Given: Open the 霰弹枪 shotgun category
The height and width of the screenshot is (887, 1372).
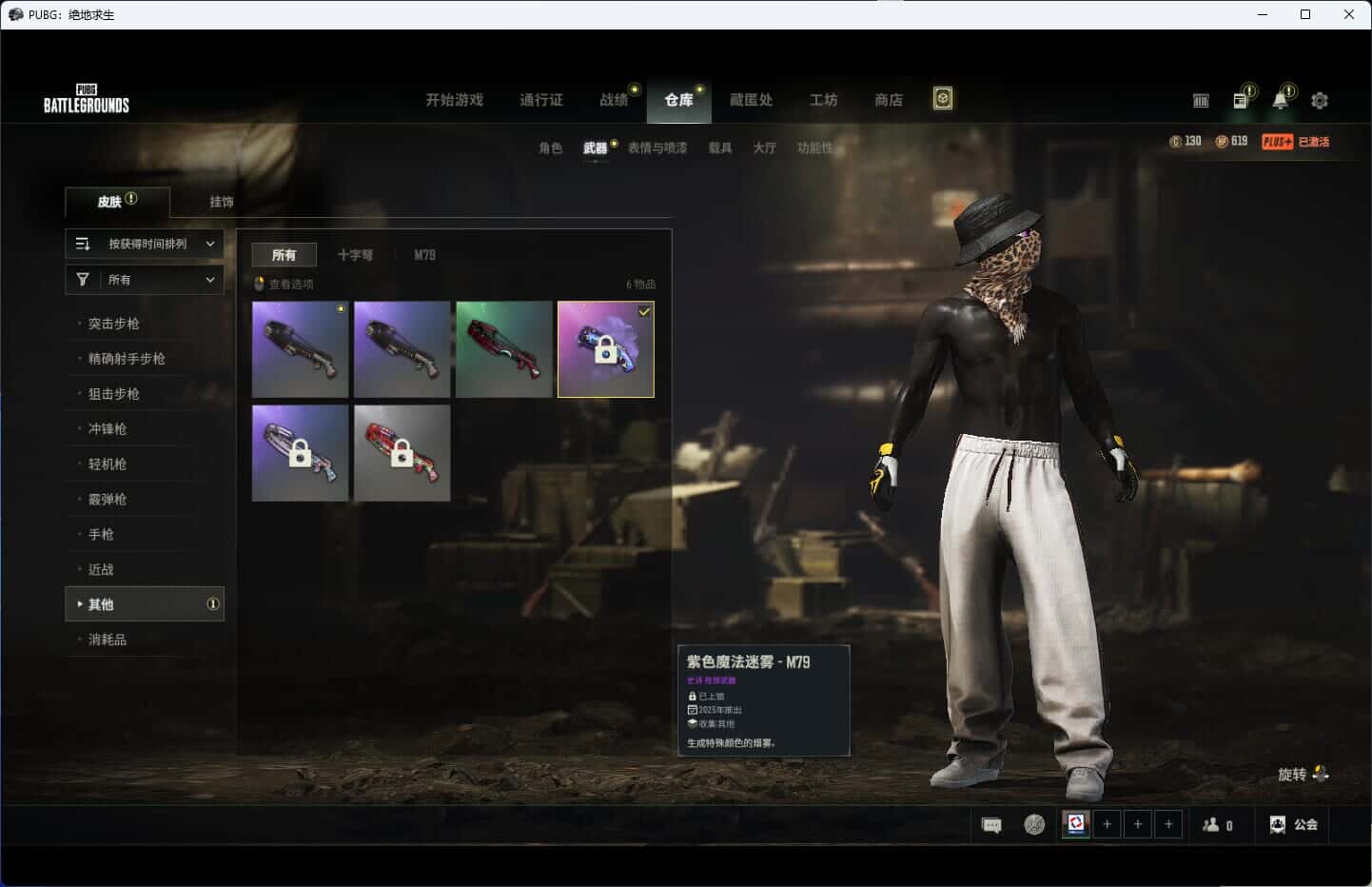Looking at the screenshot, I should (x=108, y=500).
